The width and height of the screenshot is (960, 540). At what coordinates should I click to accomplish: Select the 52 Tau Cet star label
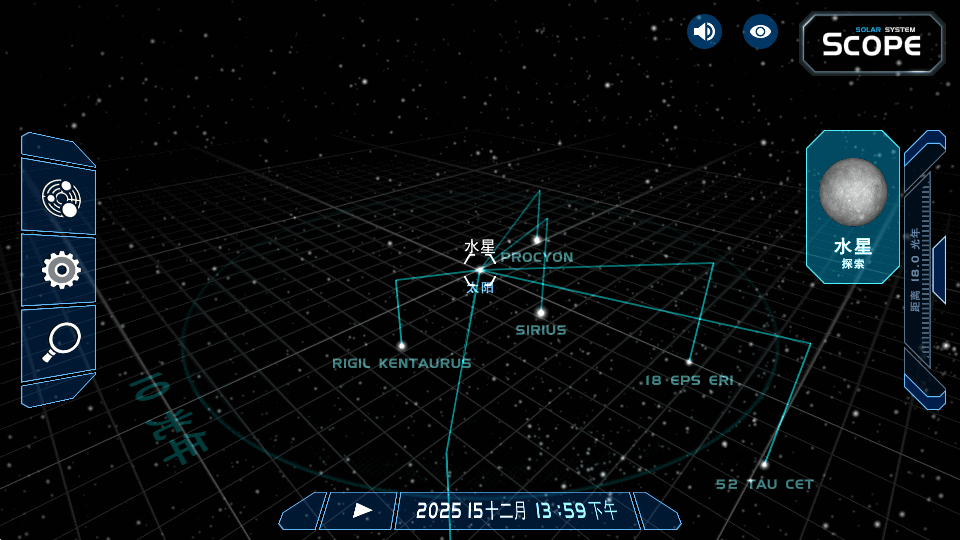[764, 484]
